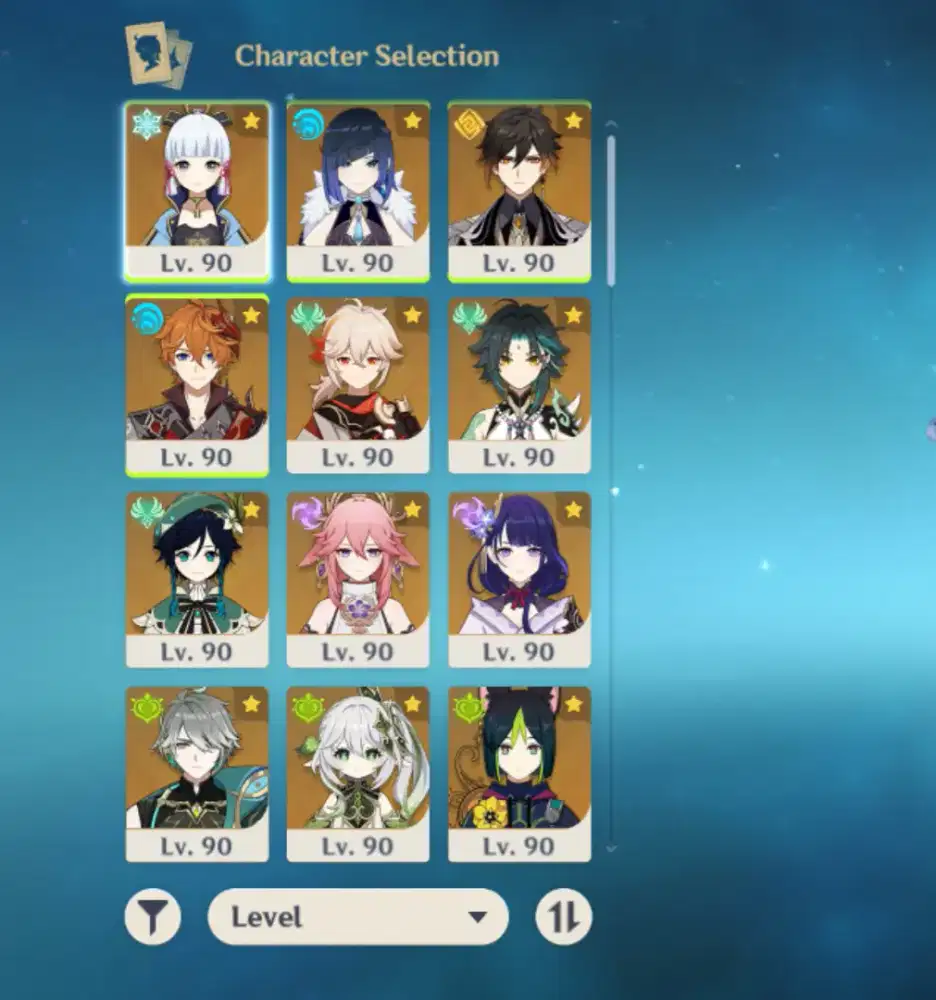The image size is (936, 1000).
Task: Pick the Nahida character card
Action: (x=358, y=773)
